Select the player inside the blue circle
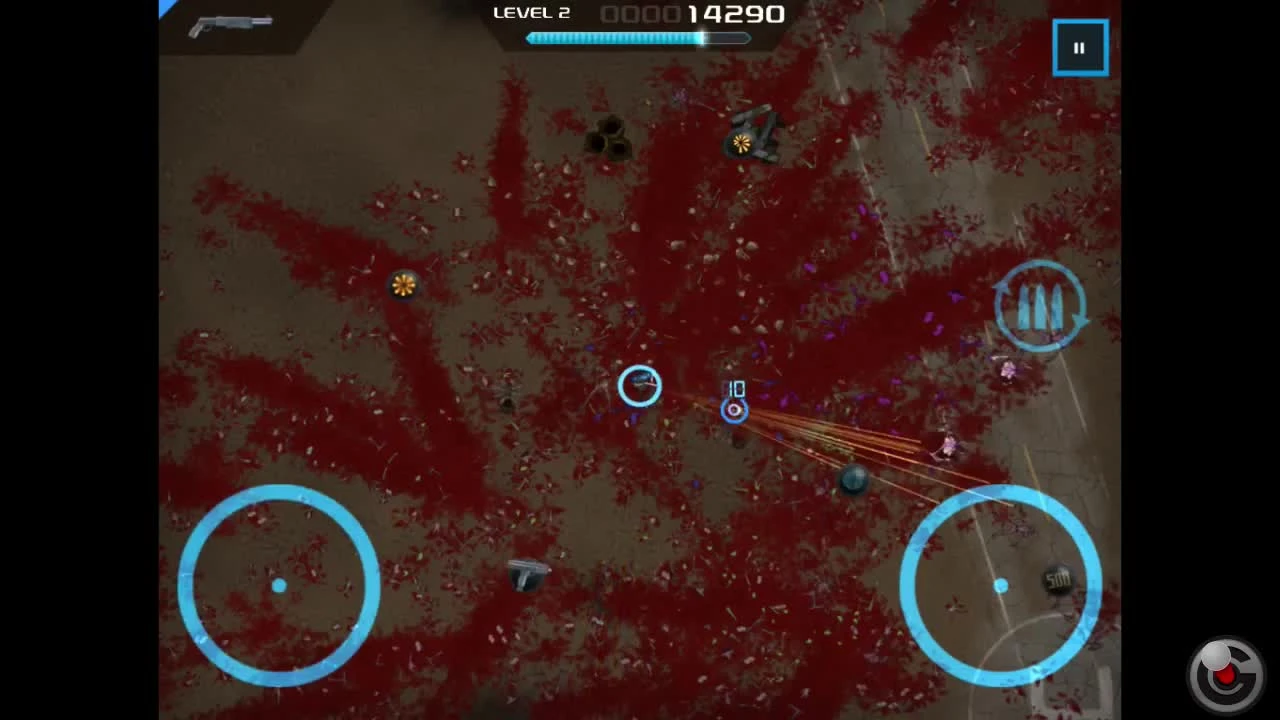Screen dimensions: 1280x720 pyautogui.click(x=640, y=387)
